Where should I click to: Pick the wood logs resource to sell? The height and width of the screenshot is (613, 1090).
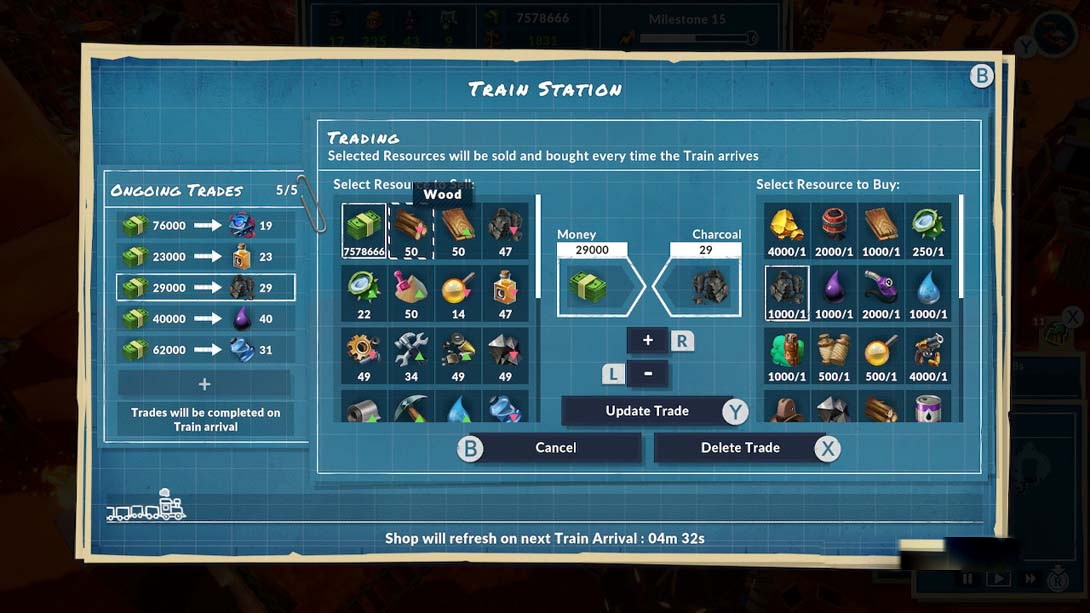(x=411, y=230)
